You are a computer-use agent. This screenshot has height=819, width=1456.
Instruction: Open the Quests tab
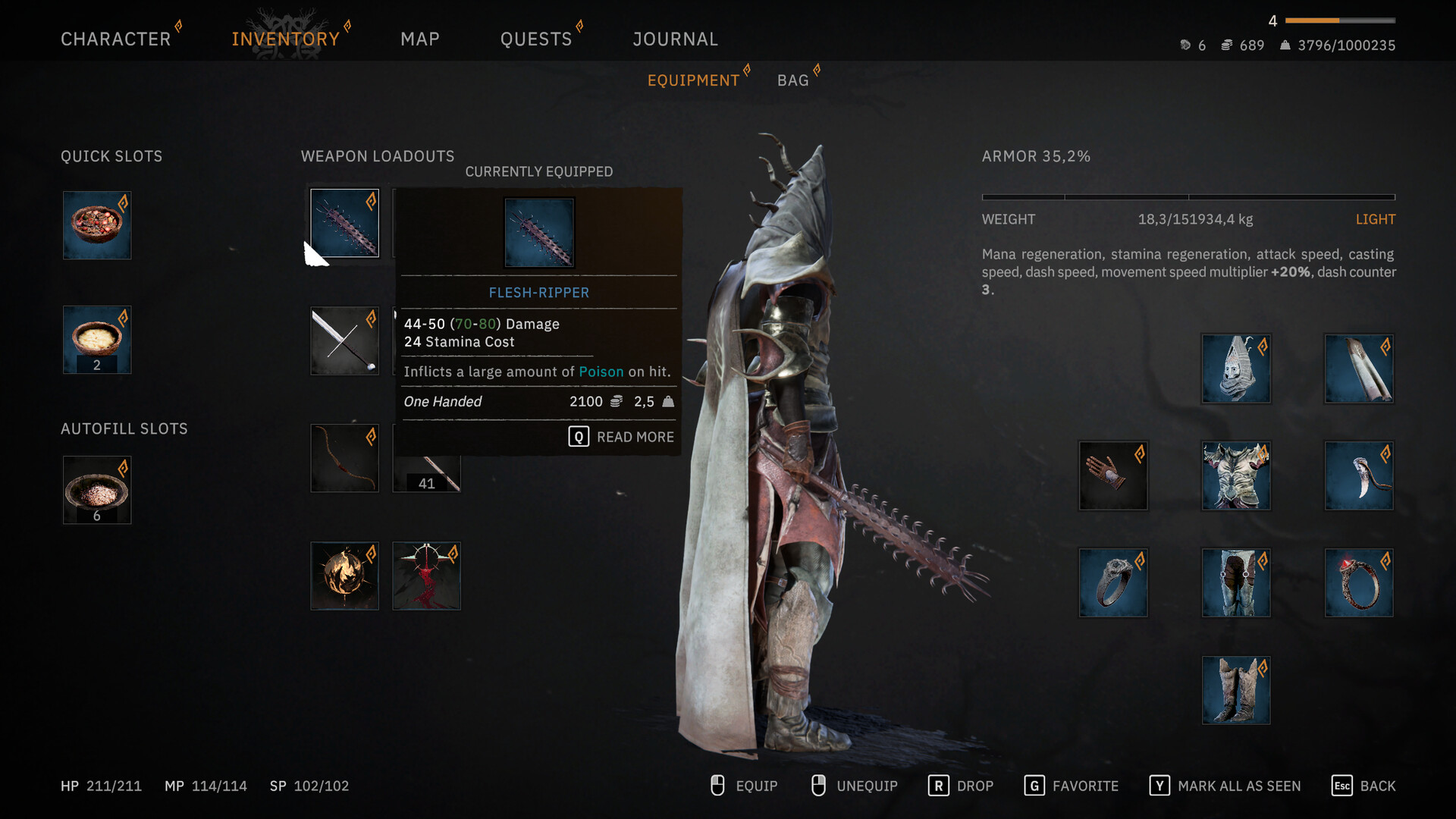[x=535, y=39]
